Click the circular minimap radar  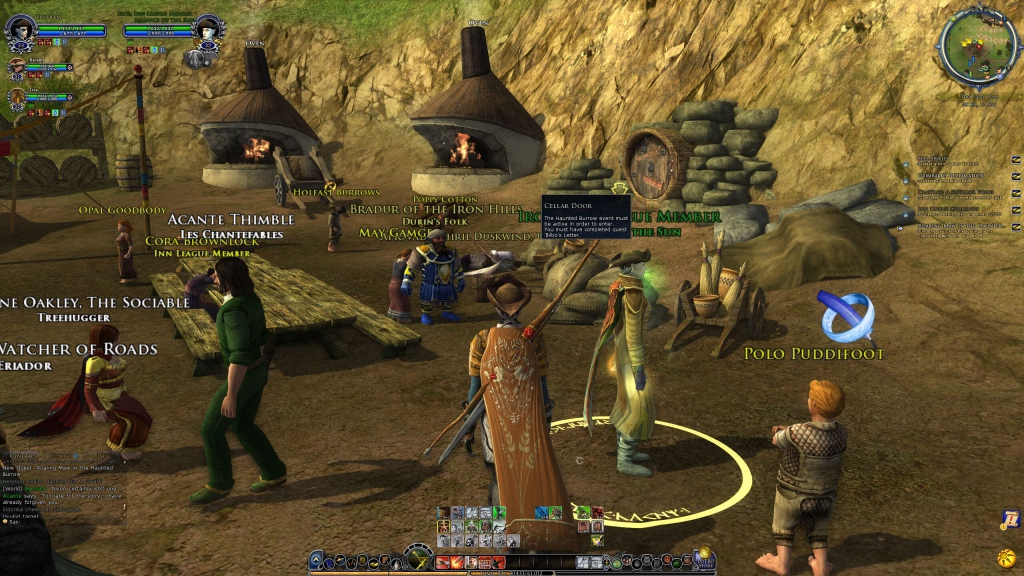(977, 46)
